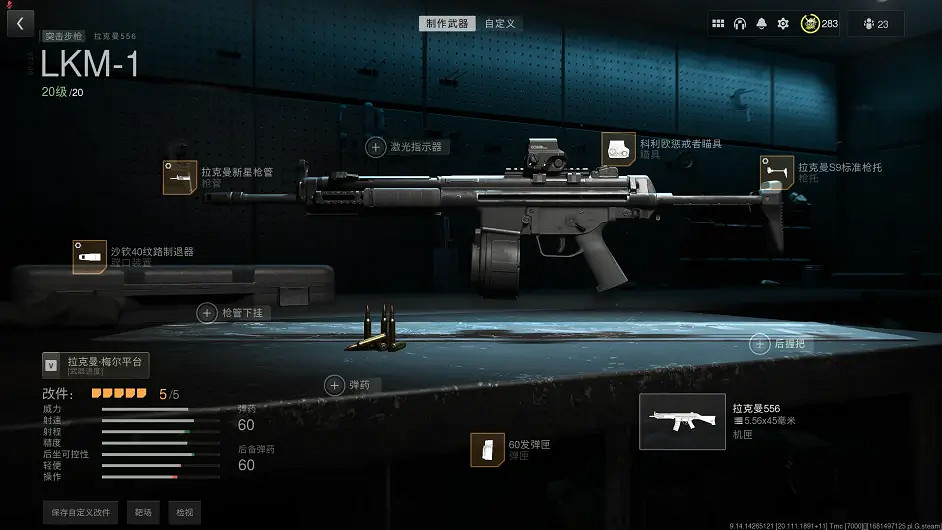
Task: Go back with the arrow button
Action: tap(20, 23)
